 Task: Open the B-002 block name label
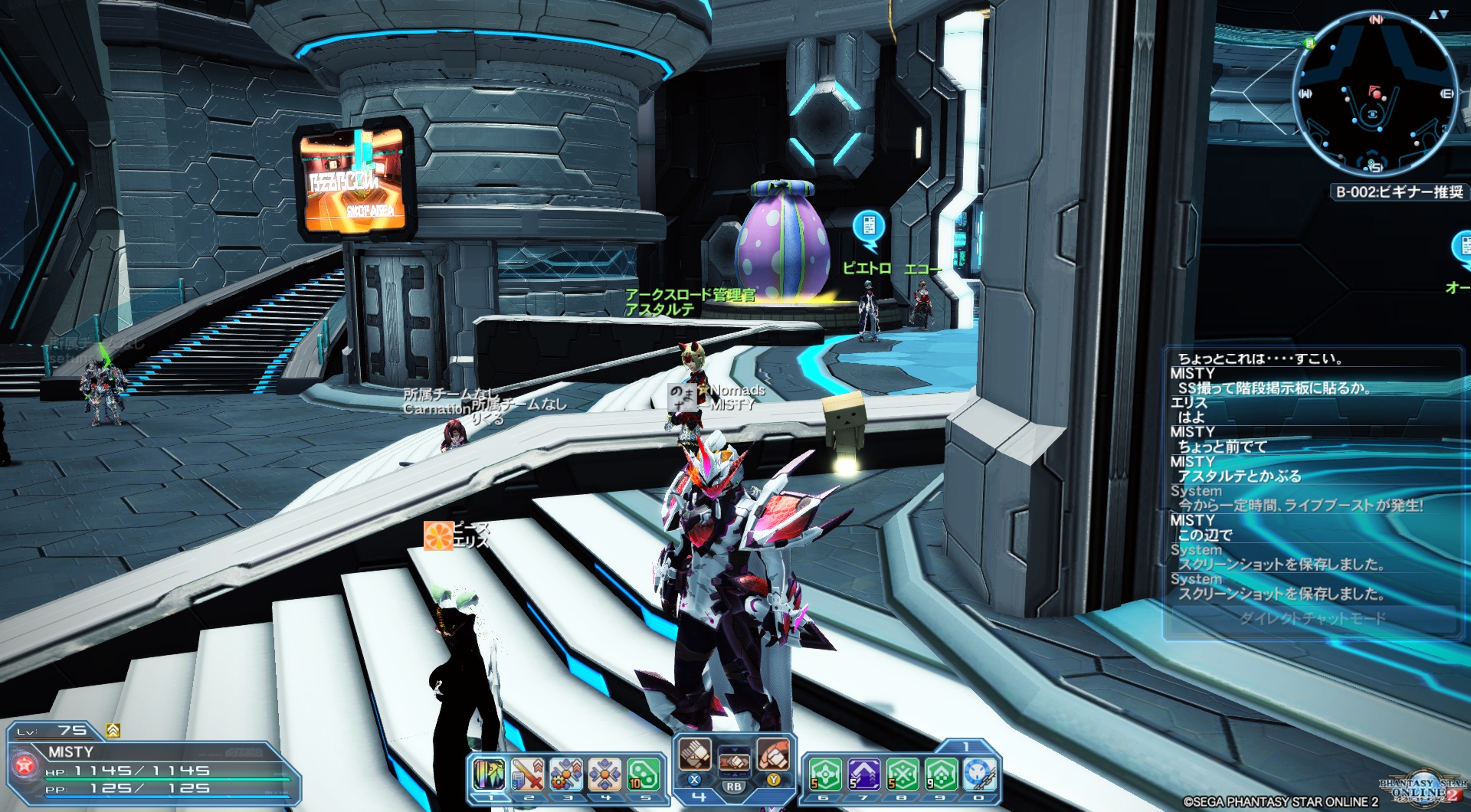pyautogui.click(x=1399, y=192)
